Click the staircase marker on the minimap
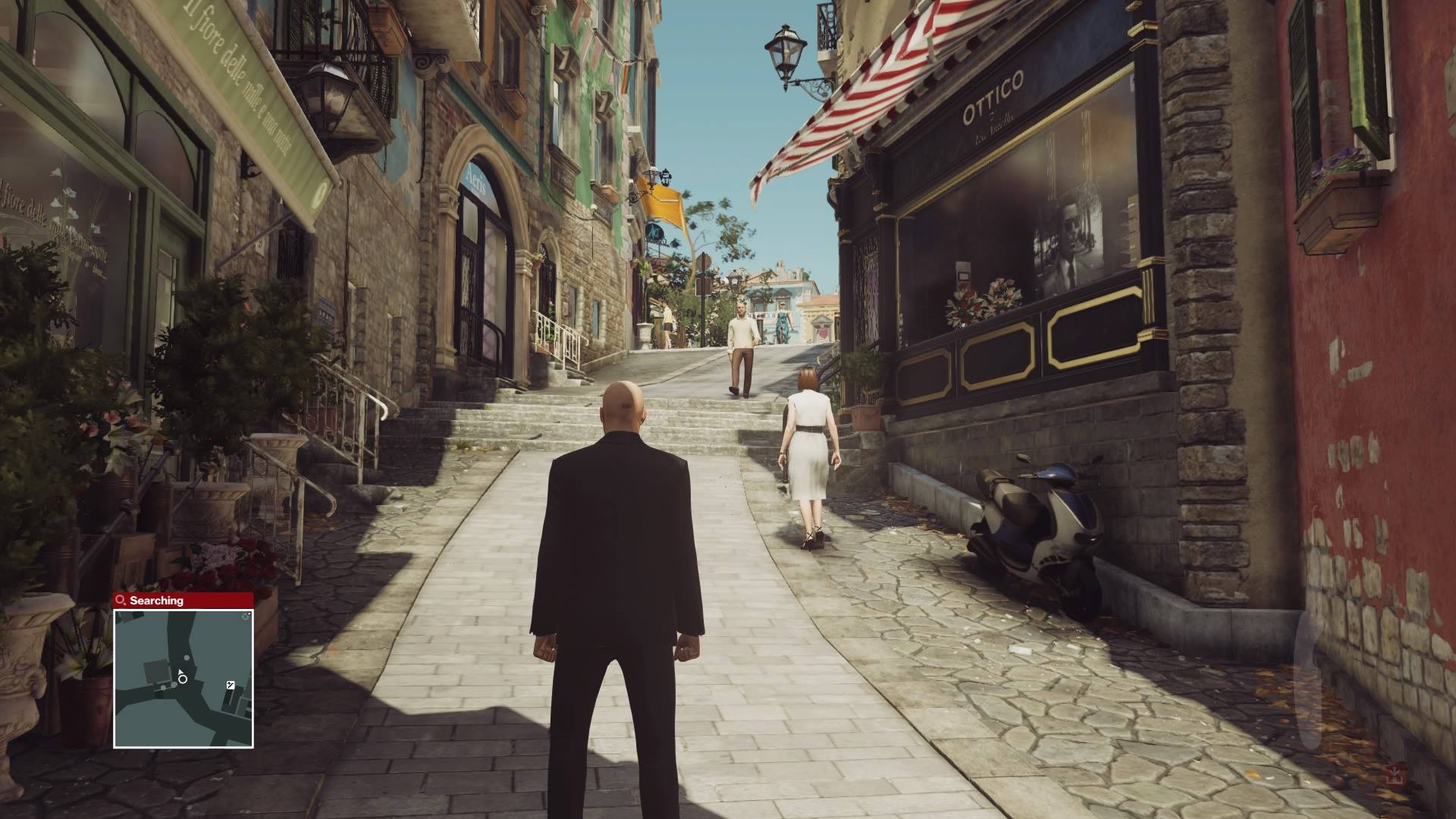The height and width of the screenshot is (819, 1456). click(231, 685)
